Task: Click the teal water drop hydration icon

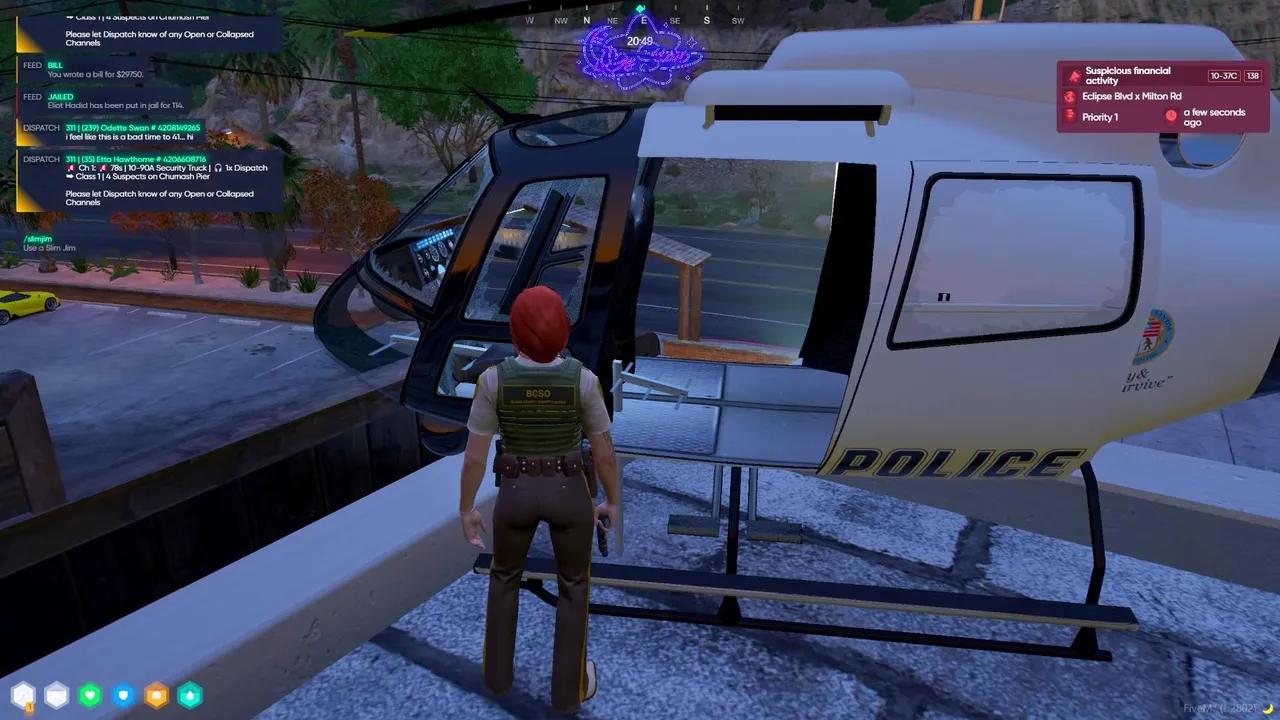Action: pyautogui.click(x=190, y=694)
